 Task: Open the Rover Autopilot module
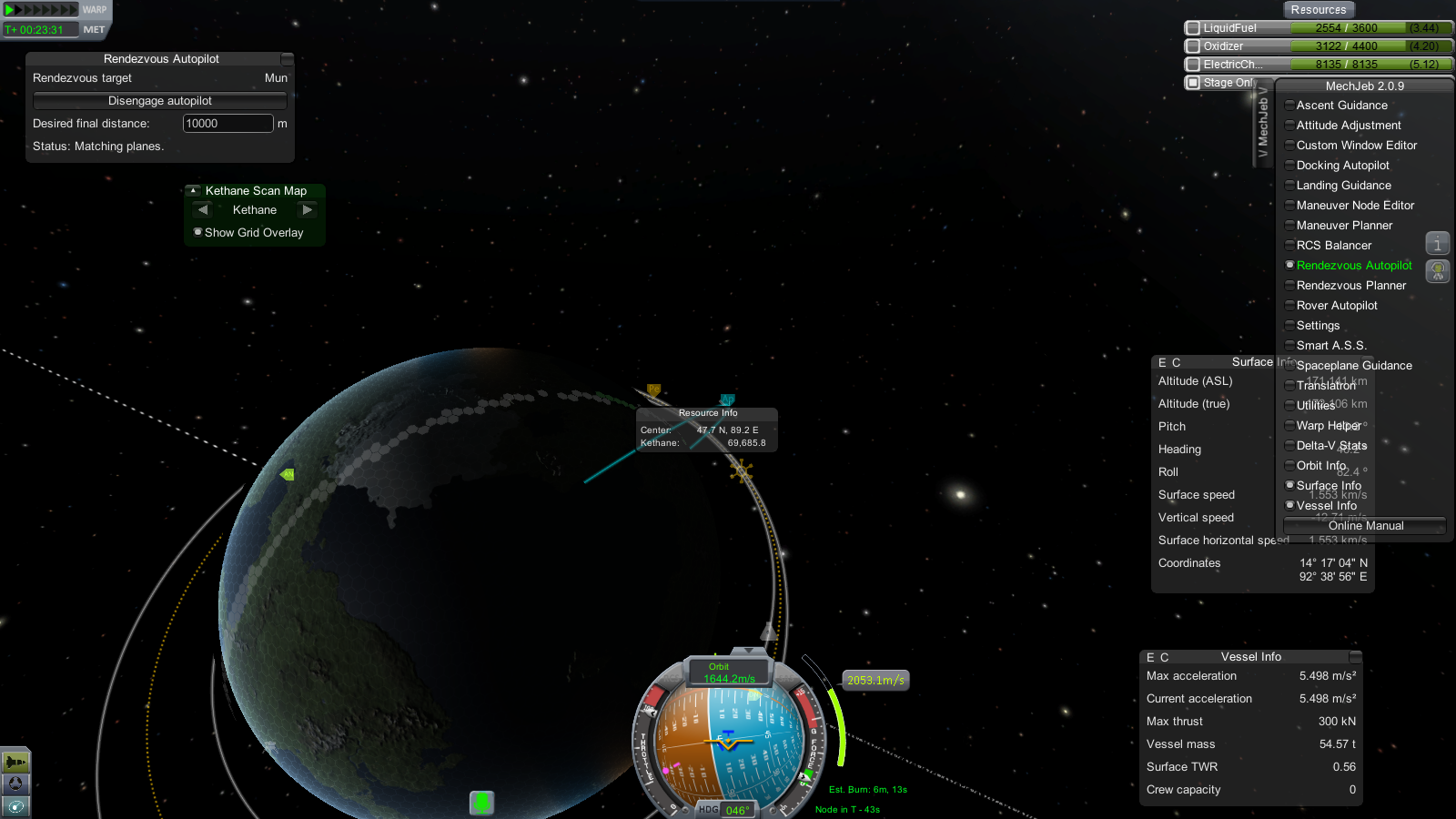click(x=1336, y=306)
